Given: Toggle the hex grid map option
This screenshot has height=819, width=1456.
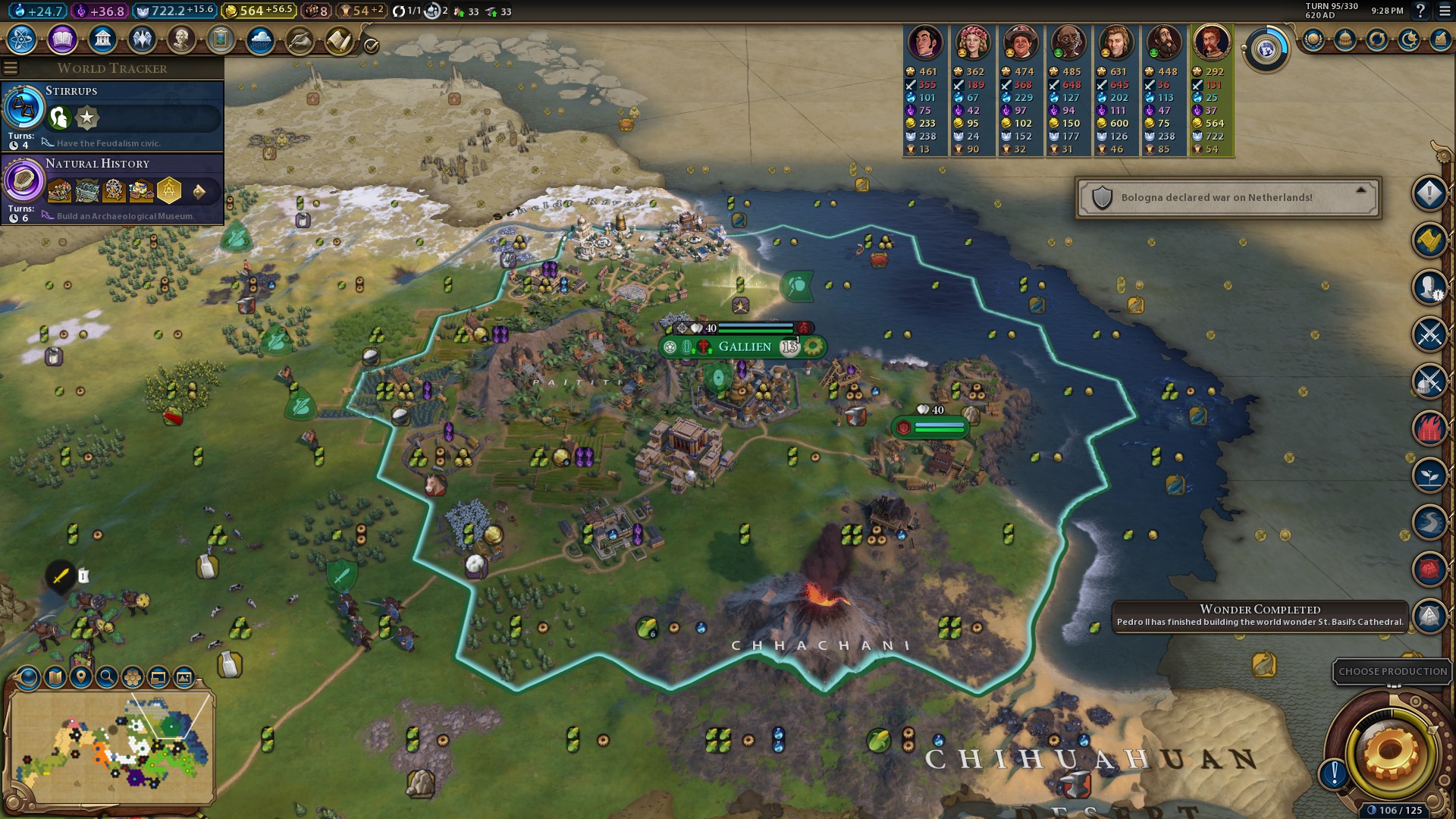Looking at the screenshot, I should click(x=133, y=677).
